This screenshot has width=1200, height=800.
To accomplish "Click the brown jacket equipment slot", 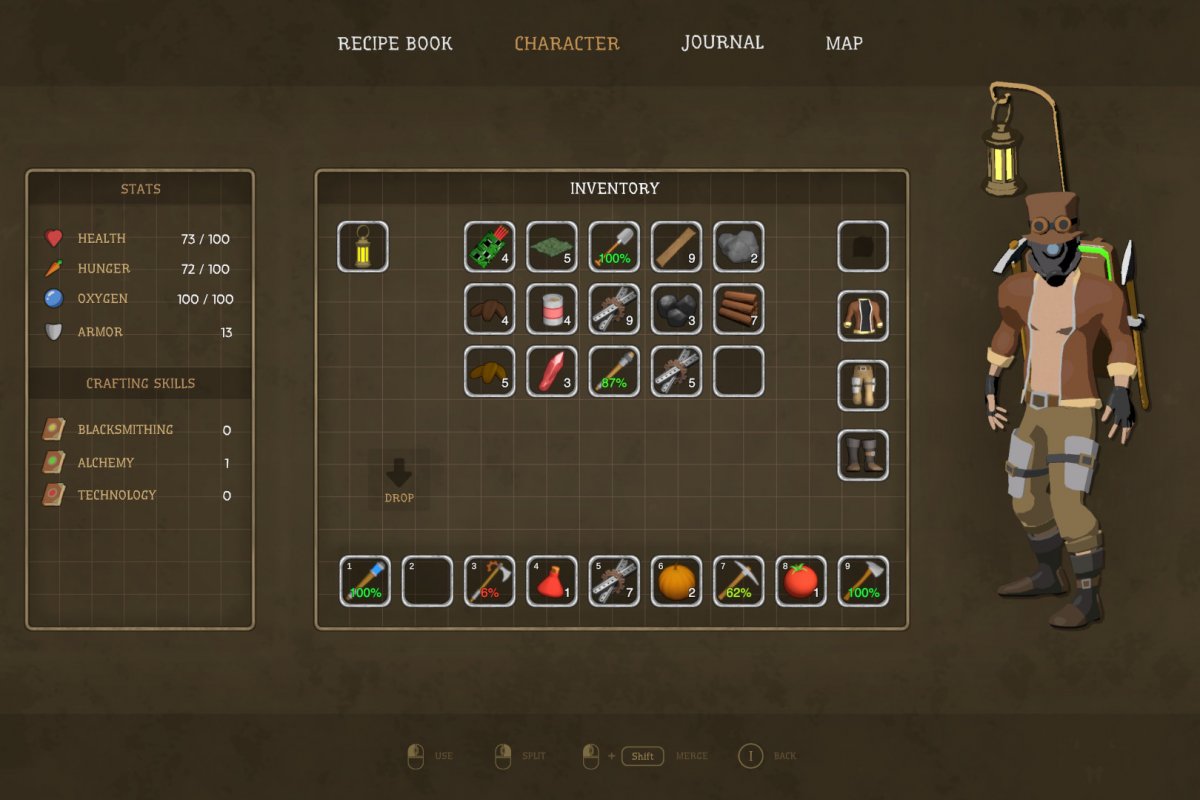I will click(862, 316).
